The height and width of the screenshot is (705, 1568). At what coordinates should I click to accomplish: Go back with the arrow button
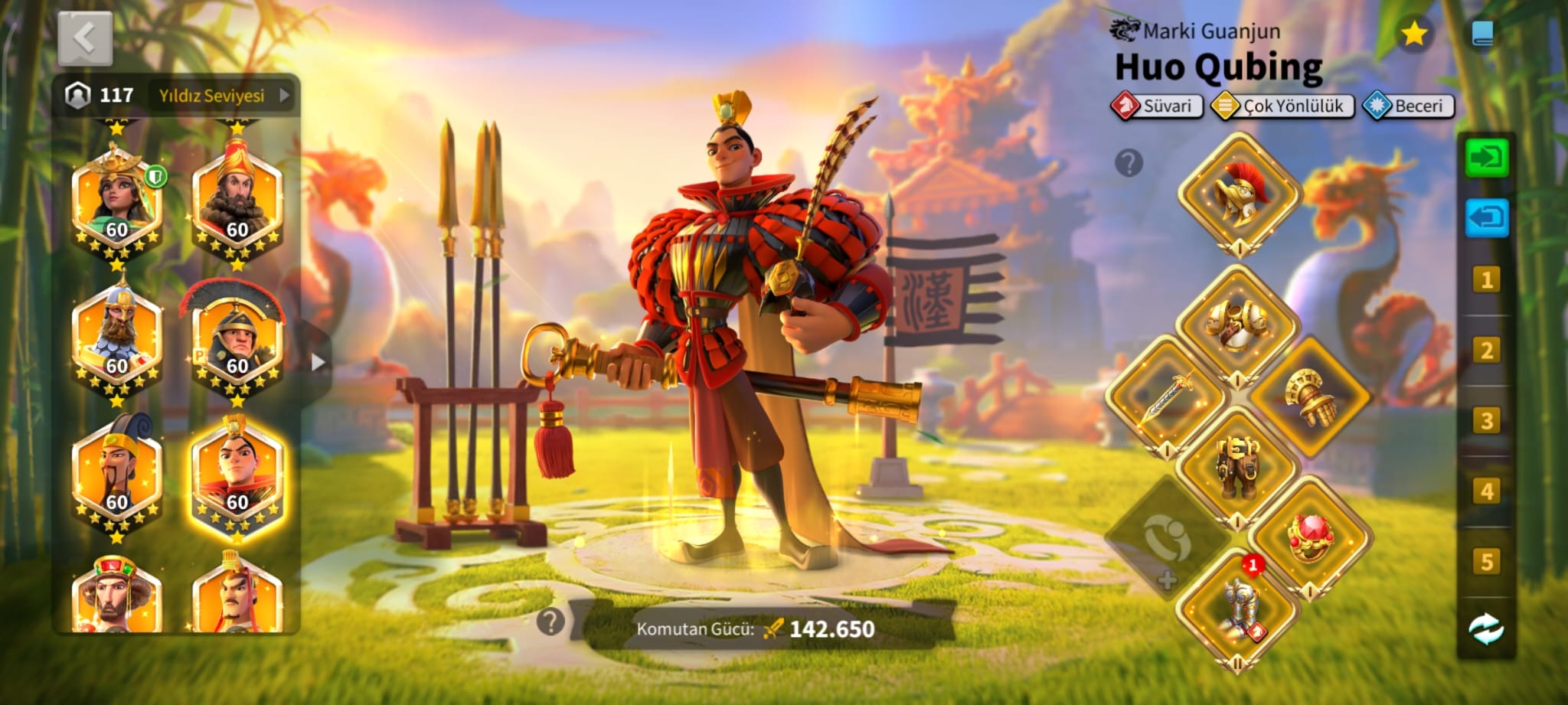[x=85, y=38]
